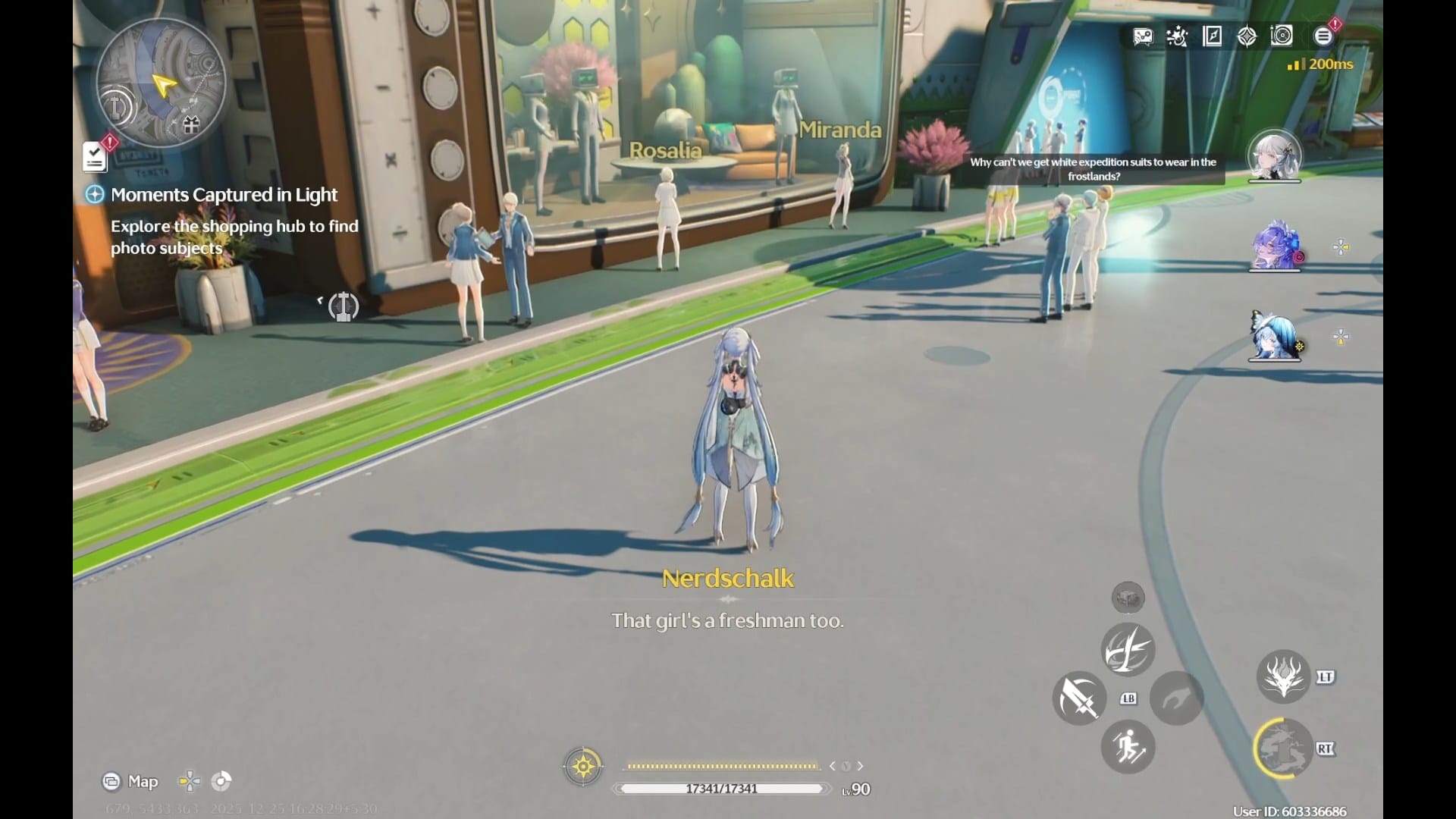Select the Moments Captured in Light quest tracker

(224, 195)
